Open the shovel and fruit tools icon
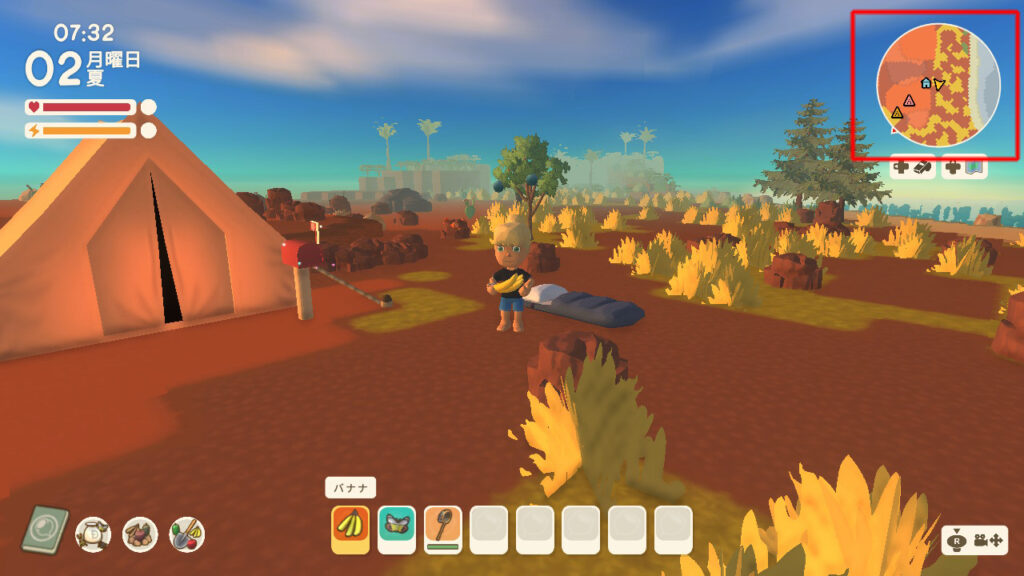Screen dimensions: 1024x576 pos(187,534)
